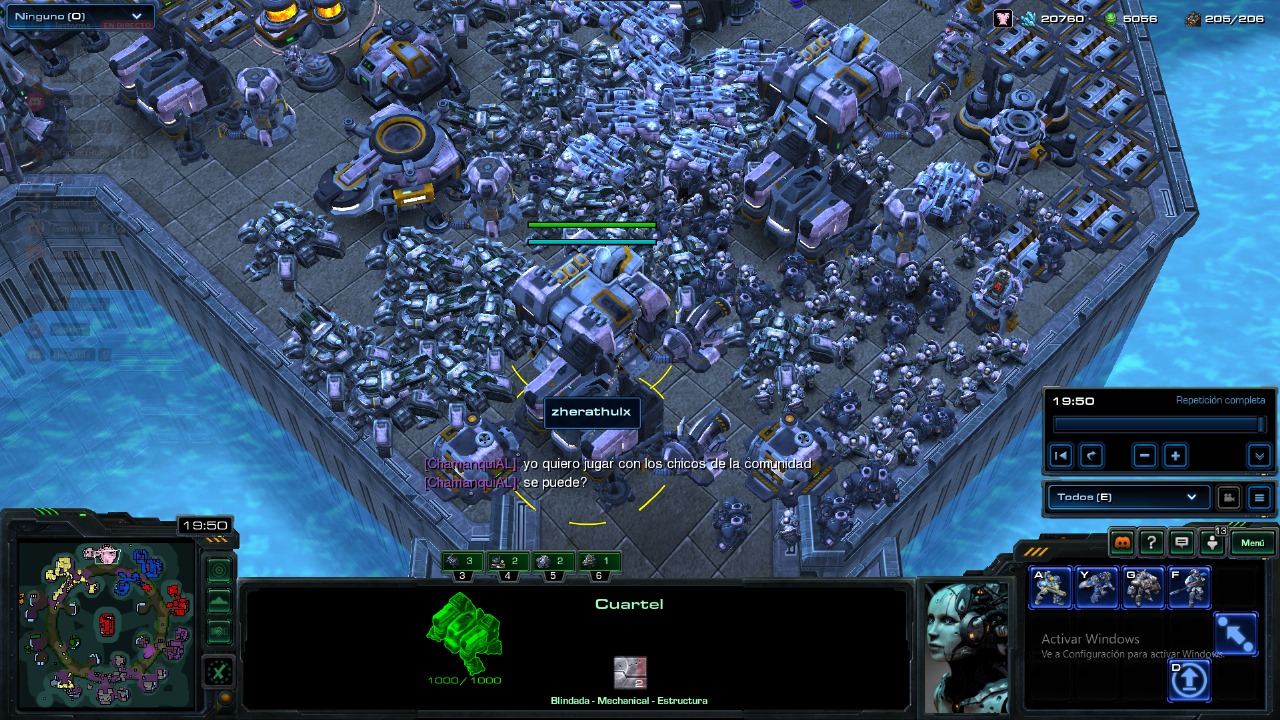Open the Ninguno (O) observer panel dropdown

click(x=80, y=16)
